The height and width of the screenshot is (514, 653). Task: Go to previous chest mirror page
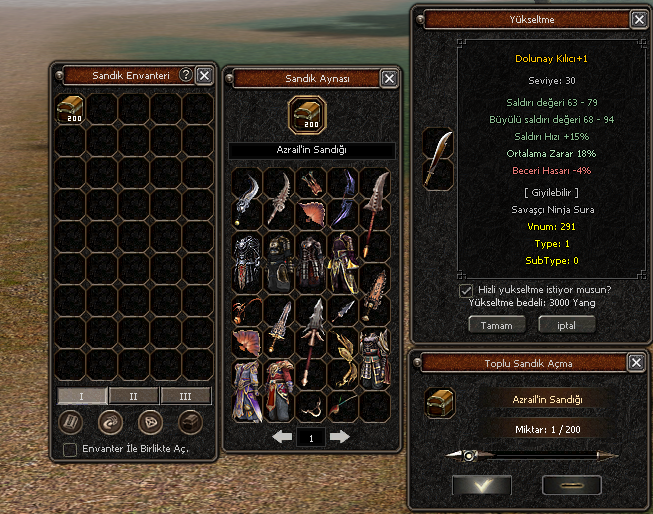coord(282,437)
